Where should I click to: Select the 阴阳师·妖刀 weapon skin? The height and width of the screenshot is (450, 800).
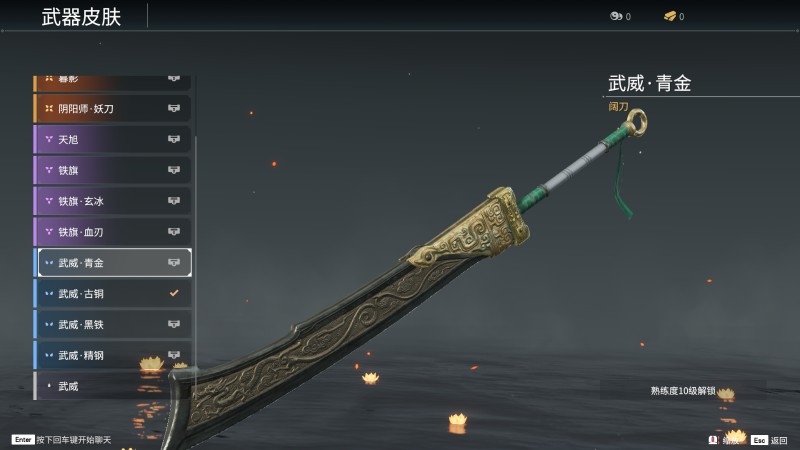(x=112, y=108)
